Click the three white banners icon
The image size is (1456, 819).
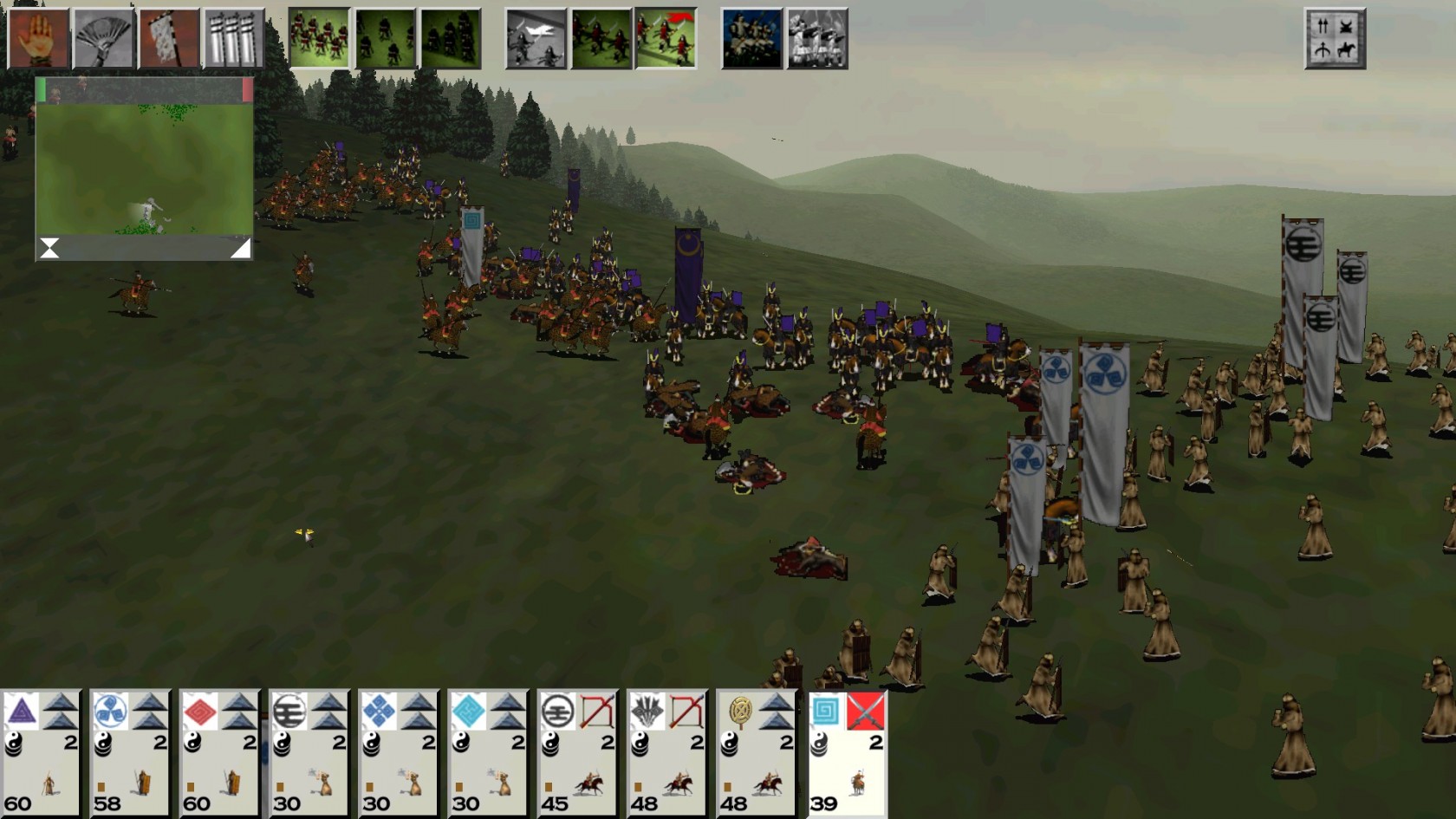(x=234, y=39)
